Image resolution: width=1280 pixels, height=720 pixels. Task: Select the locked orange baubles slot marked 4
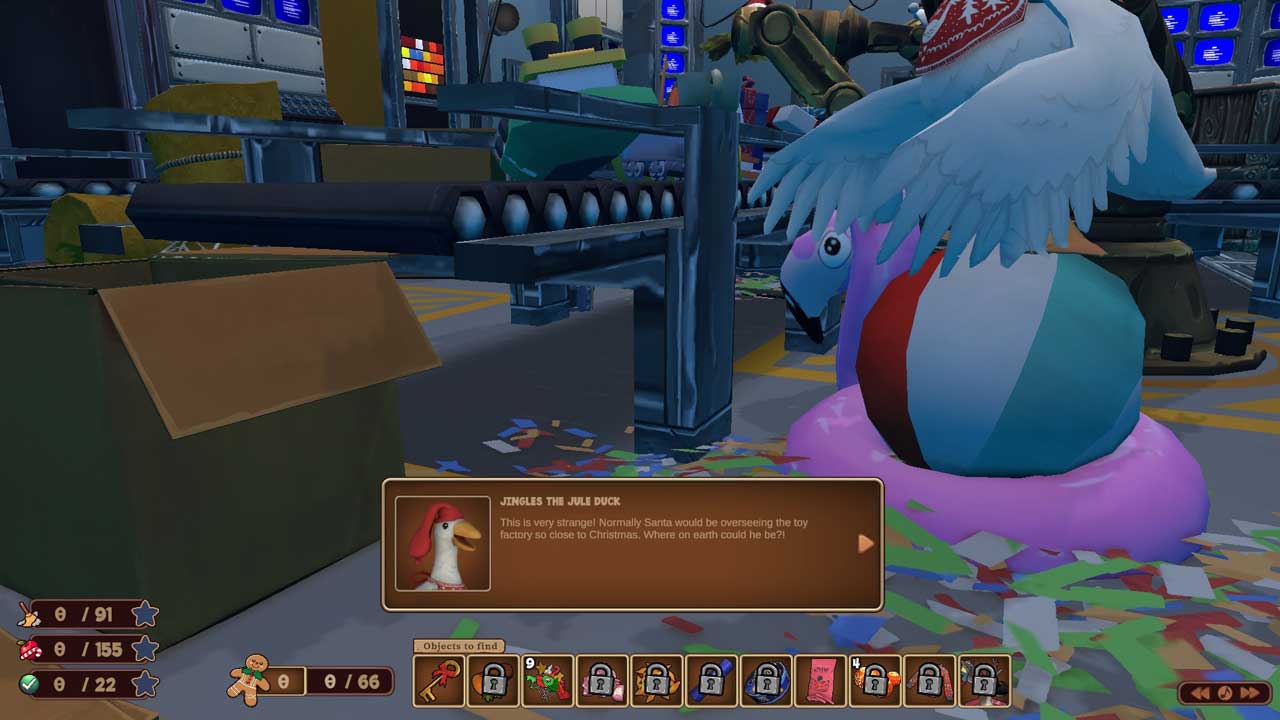click(x=875, y=682)
